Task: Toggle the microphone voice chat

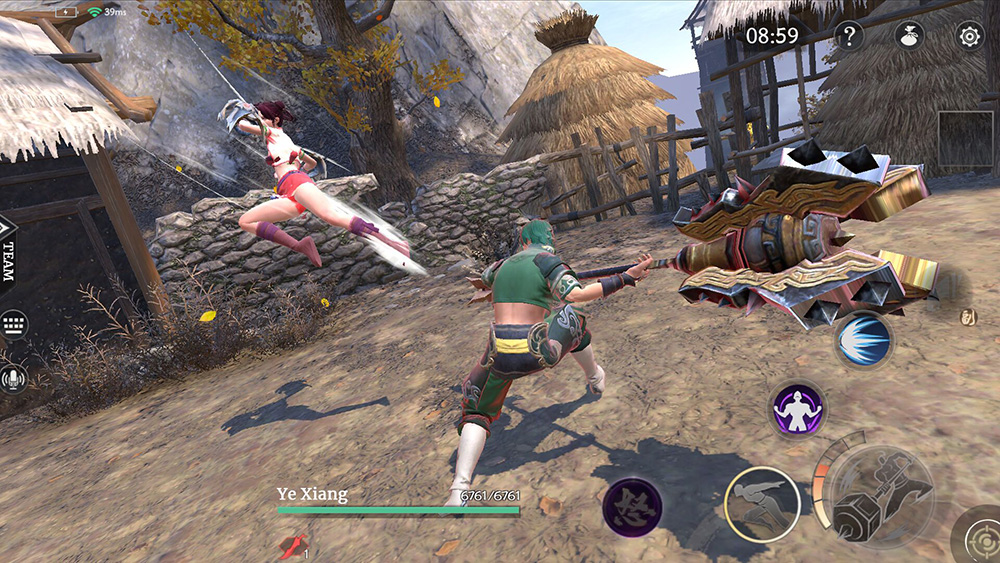Action: (14, 379)
